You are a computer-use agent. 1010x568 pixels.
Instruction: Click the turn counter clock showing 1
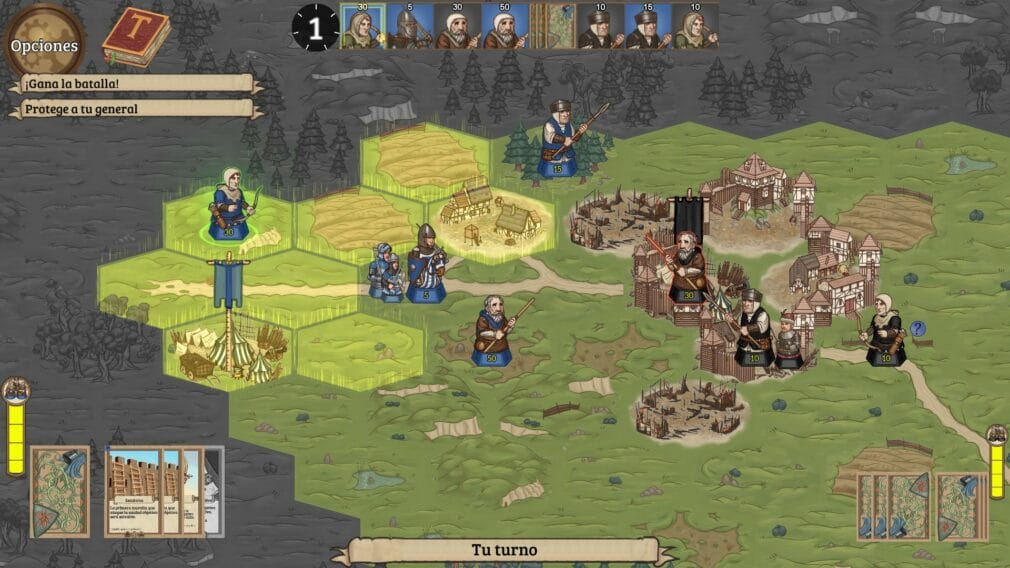pyautogui.click(x=315, y=27)
